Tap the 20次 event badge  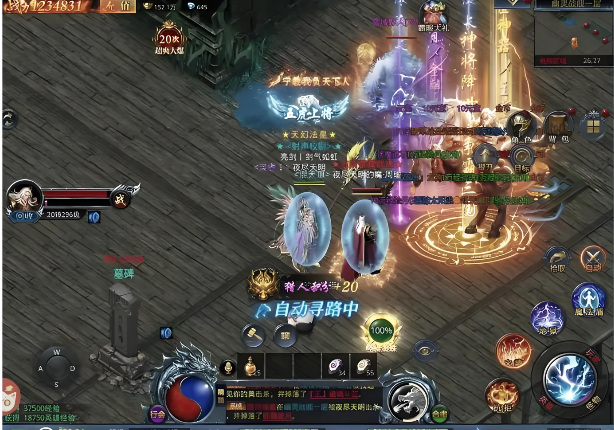(x=170, y=39)
